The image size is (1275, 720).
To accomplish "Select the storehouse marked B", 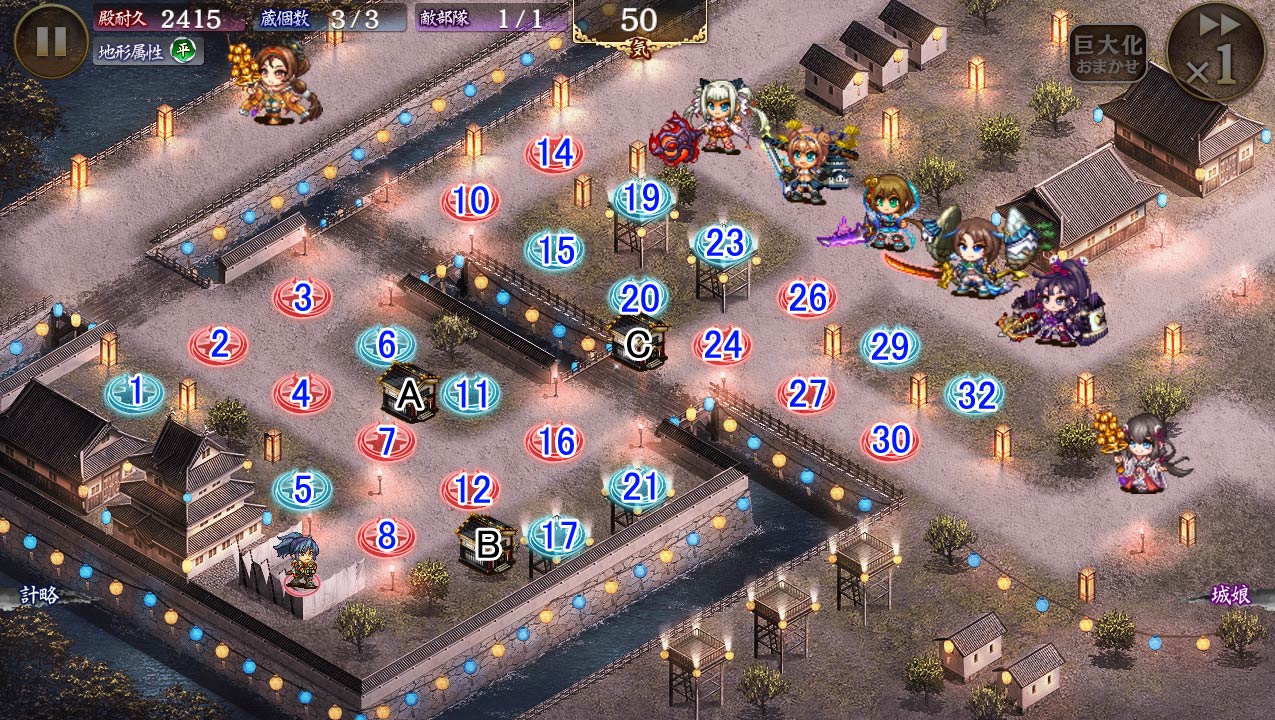I will [487, 544].
